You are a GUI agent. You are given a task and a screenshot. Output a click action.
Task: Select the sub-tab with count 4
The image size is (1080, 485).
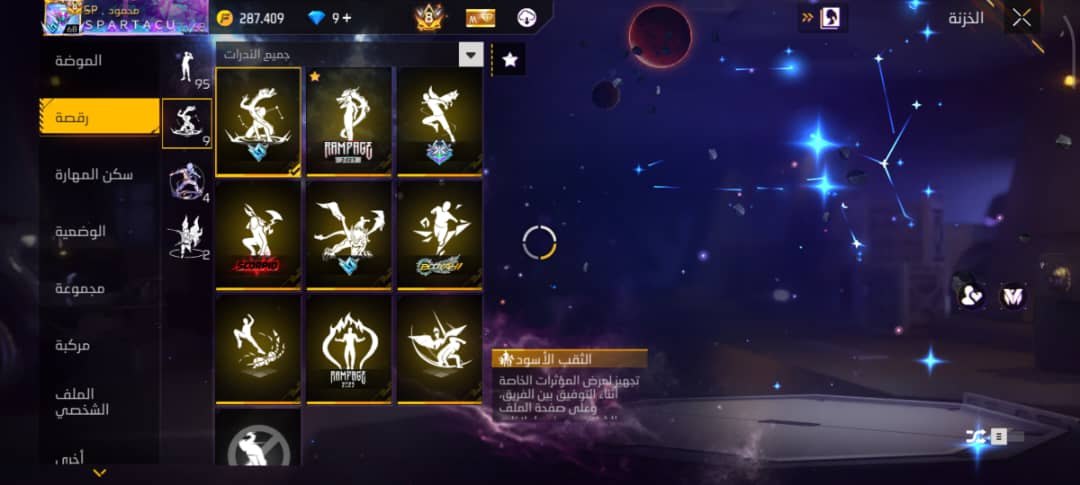(187, 180)
